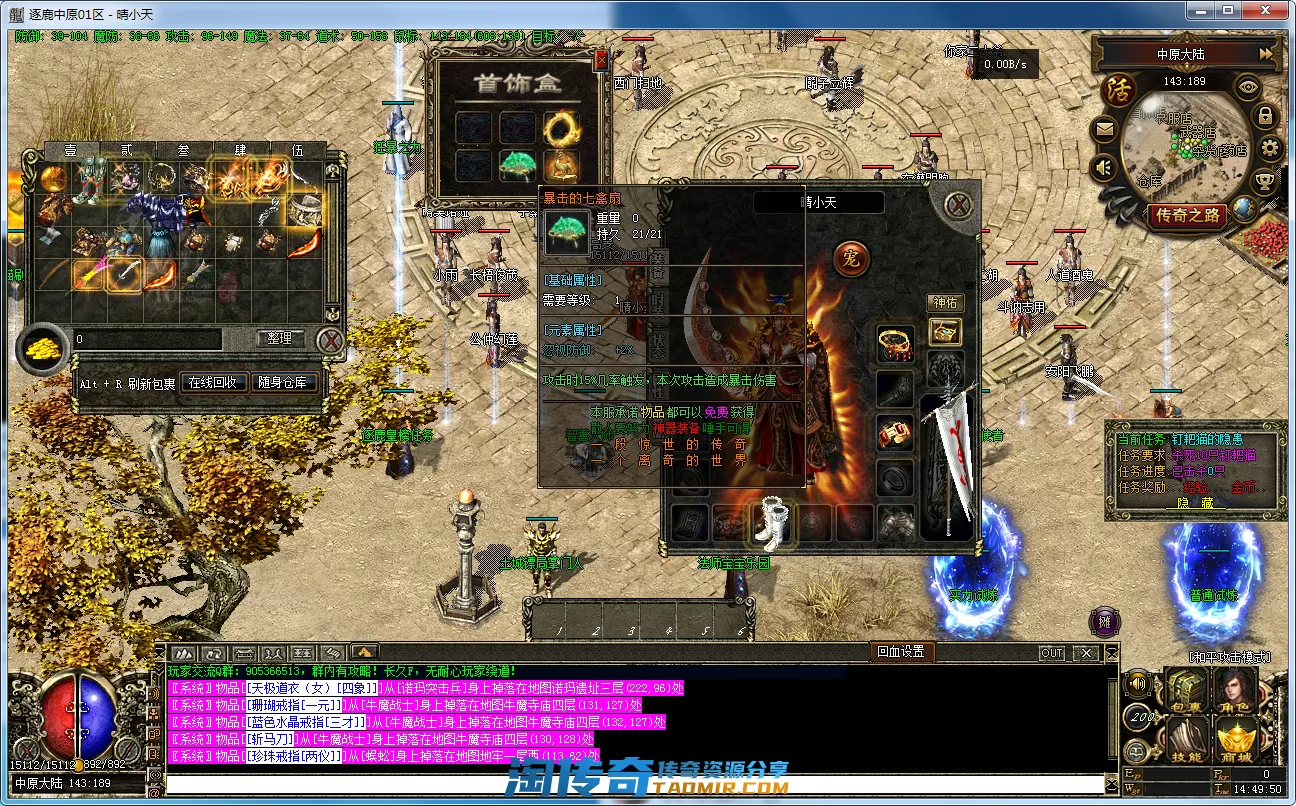Image resolution: width=1296 pixels, height=806 pixels.
Task: Switch to bag tab 贰
Action: [127, 150]
